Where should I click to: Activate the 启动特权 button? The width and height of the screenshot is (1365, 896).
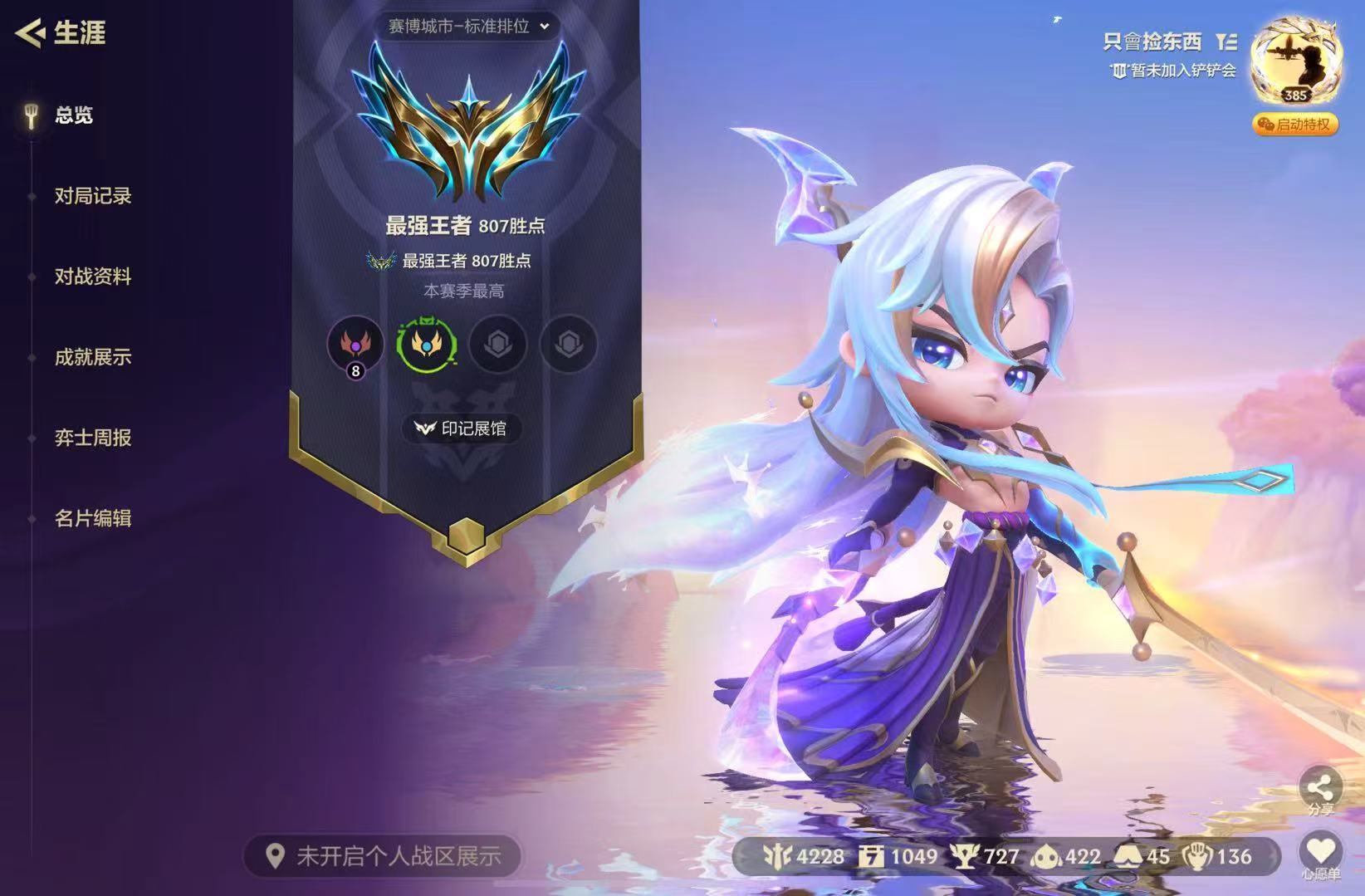(1295, 125)
